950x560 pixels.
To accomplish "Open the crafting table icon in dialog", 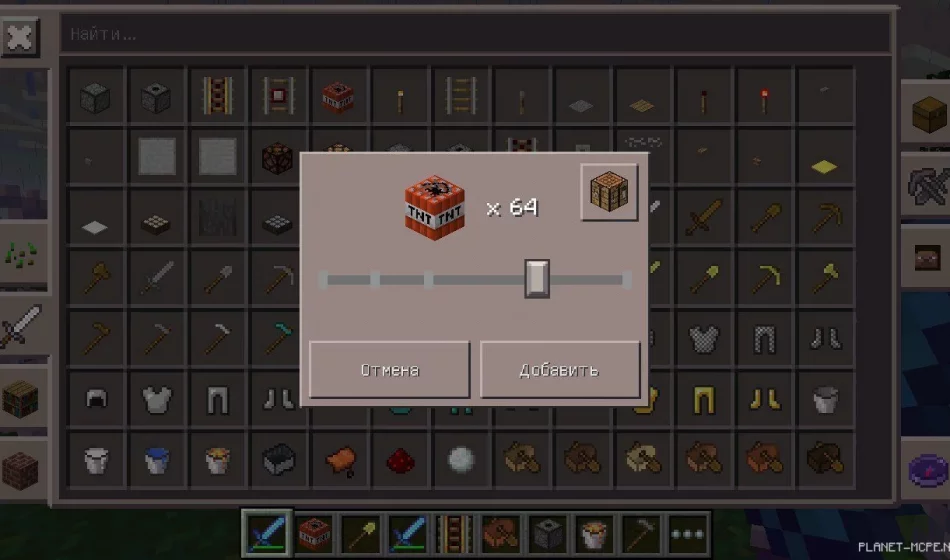I will tap(609, 192).
